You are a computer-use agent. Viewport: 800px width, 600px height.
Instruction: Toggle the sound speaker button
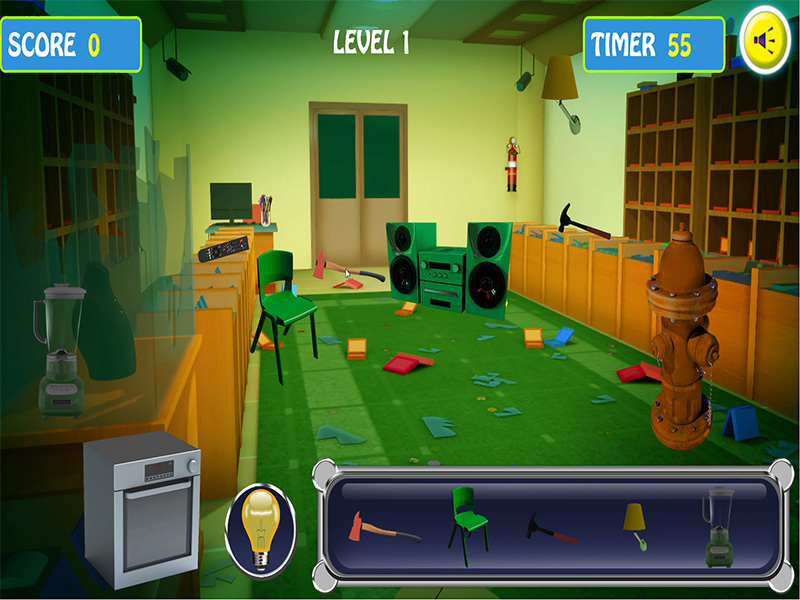(765, 41)
